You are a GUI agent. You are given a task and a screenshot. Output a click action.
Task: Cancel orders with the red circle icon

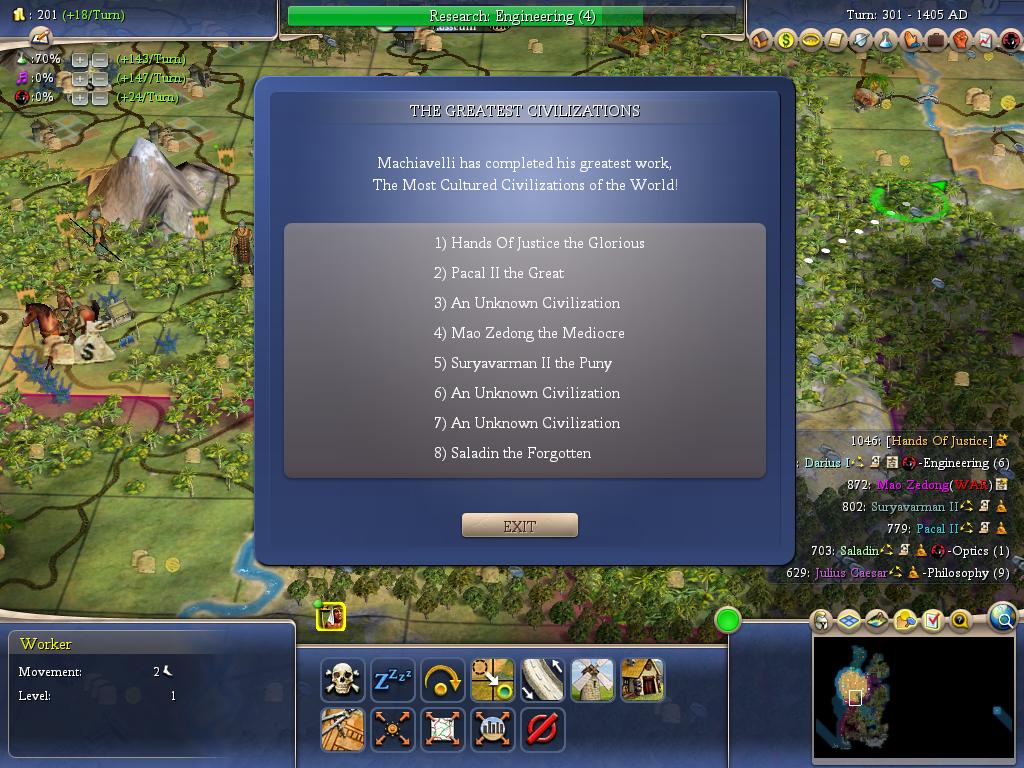543,729
